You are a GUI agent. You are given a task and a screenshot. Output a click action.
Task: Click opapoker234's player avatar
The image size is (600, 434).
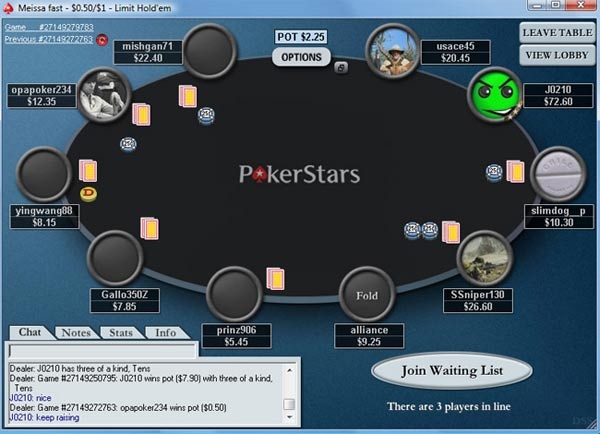click(104, 94)
